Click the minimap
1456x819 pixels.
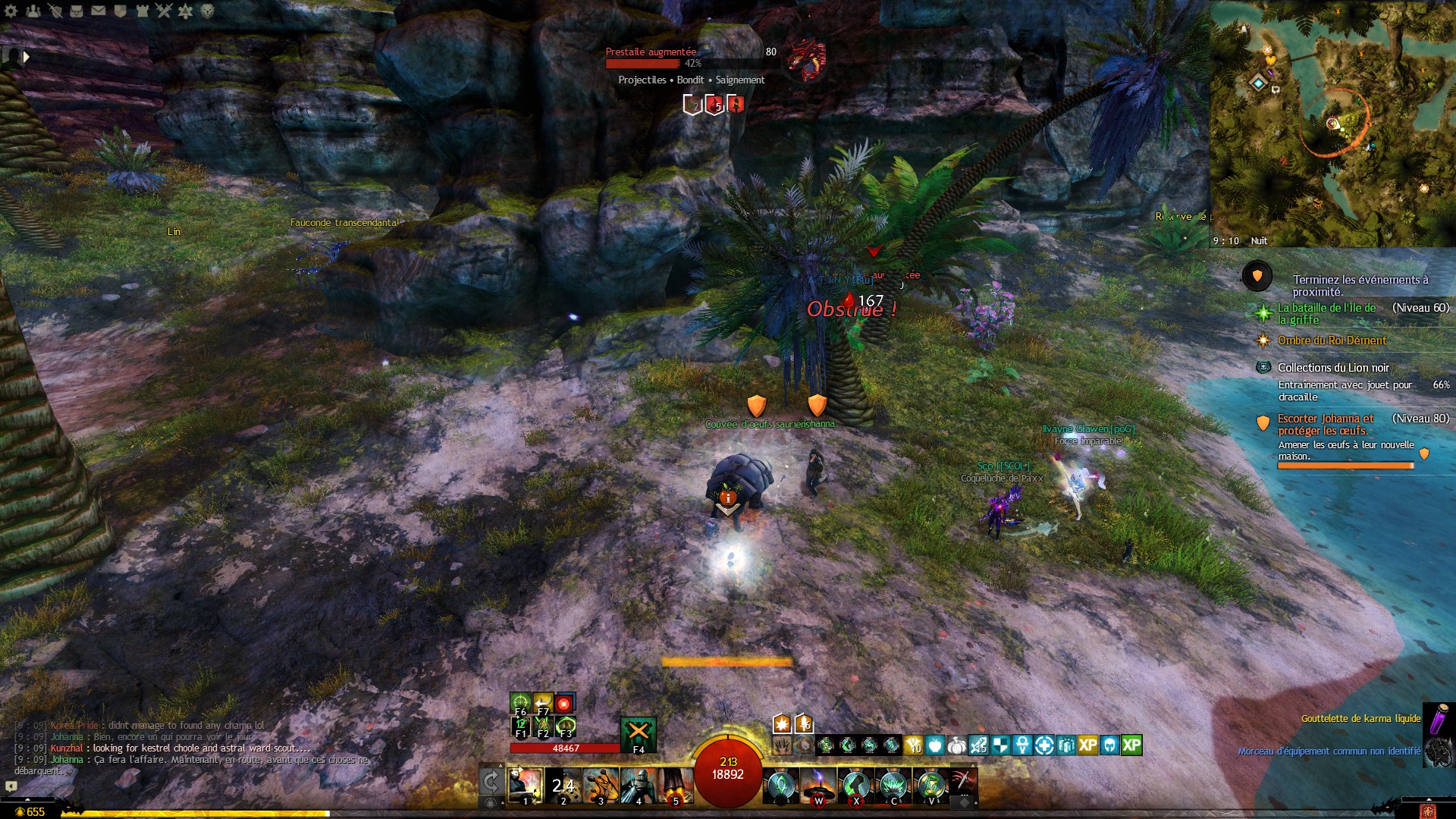(1332, 121)
